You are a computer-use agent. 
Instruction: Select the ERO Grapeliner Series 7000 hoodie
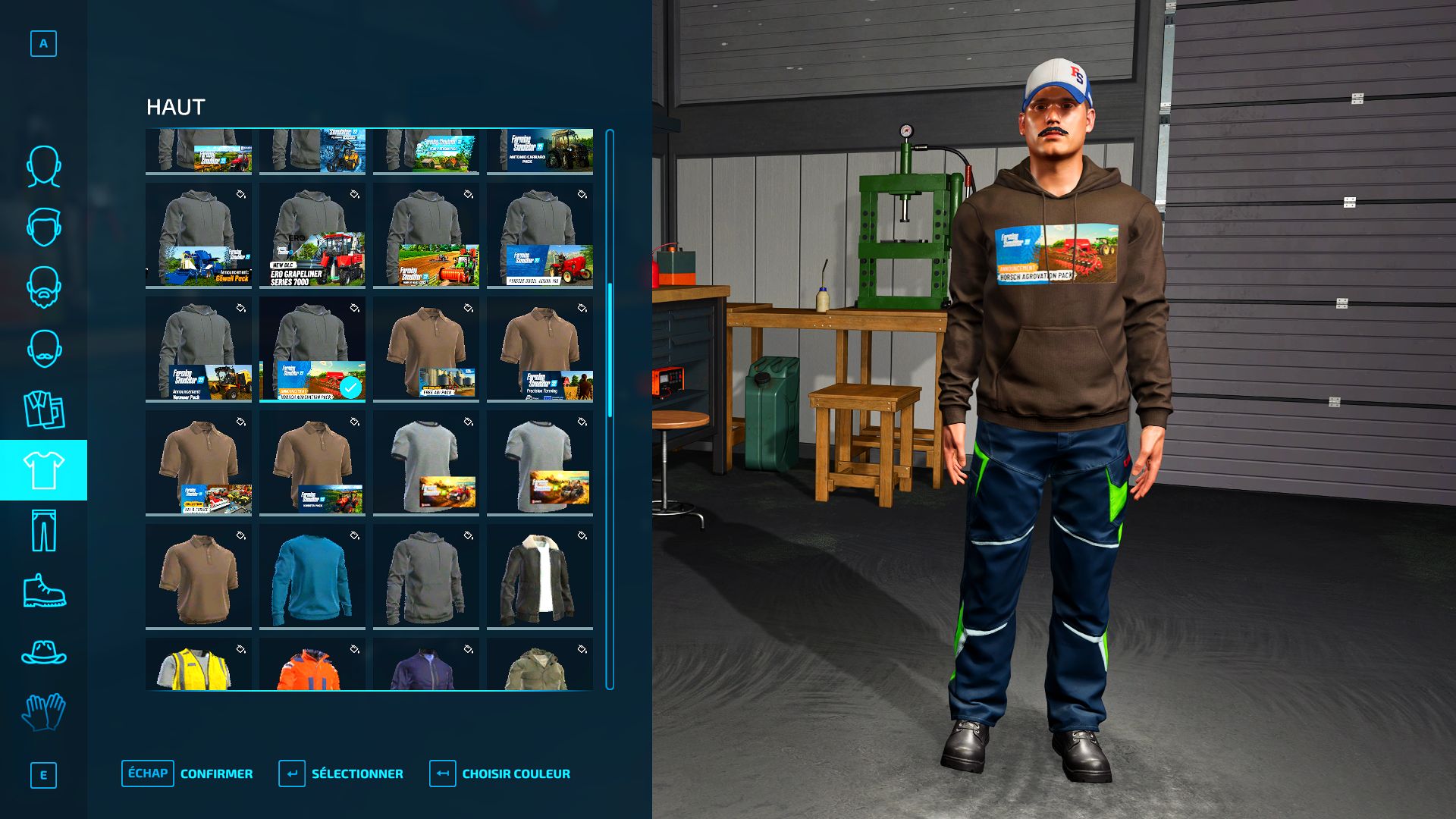pos(312,235)
